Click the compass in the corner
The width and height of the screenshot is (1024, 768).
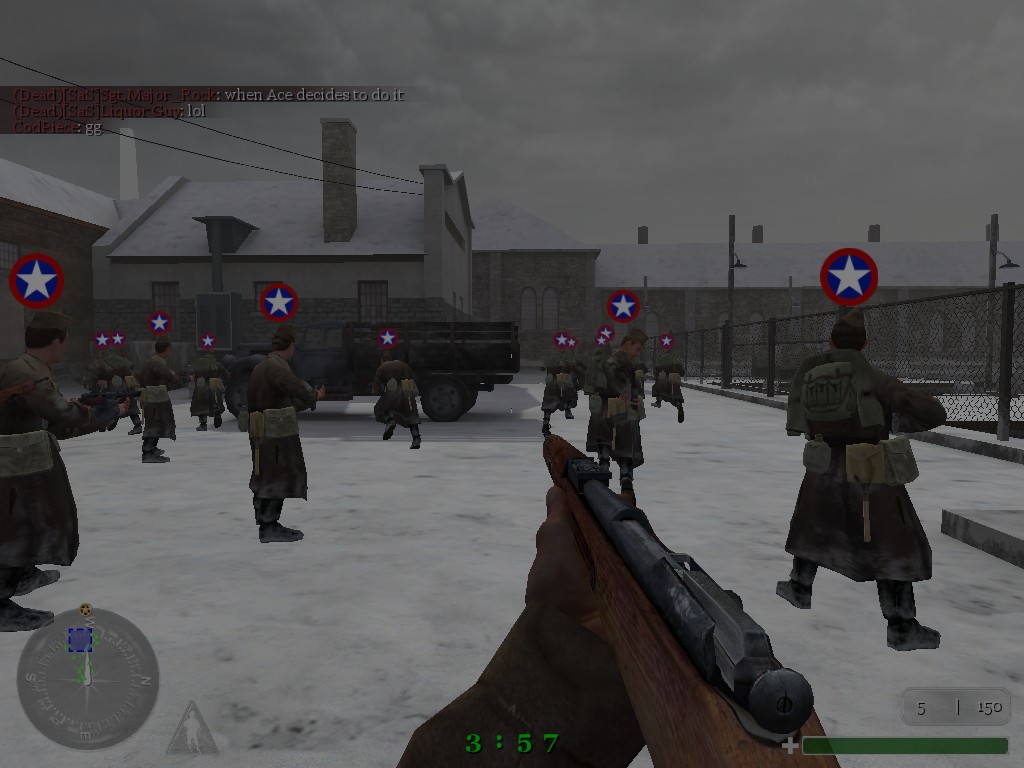(x=87, y=679)
